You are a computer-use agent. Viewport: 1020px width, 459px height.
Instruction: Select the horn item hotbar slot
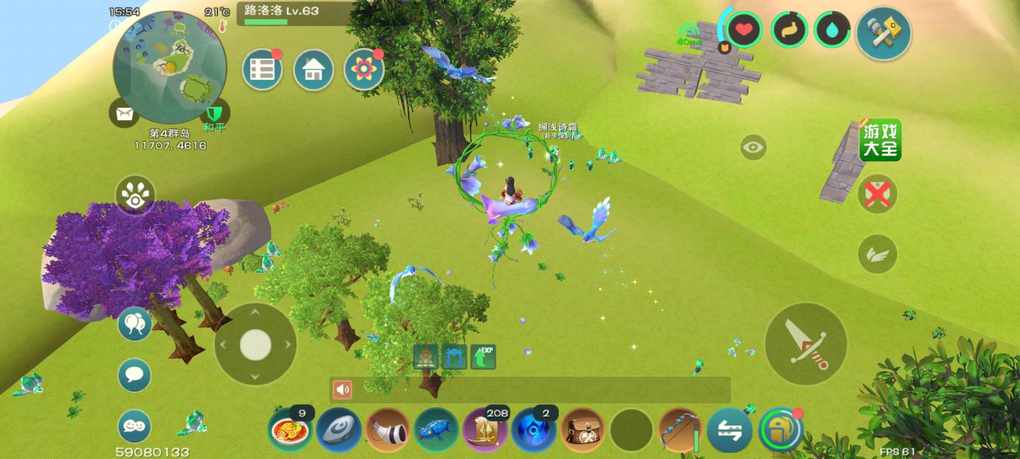387,430
